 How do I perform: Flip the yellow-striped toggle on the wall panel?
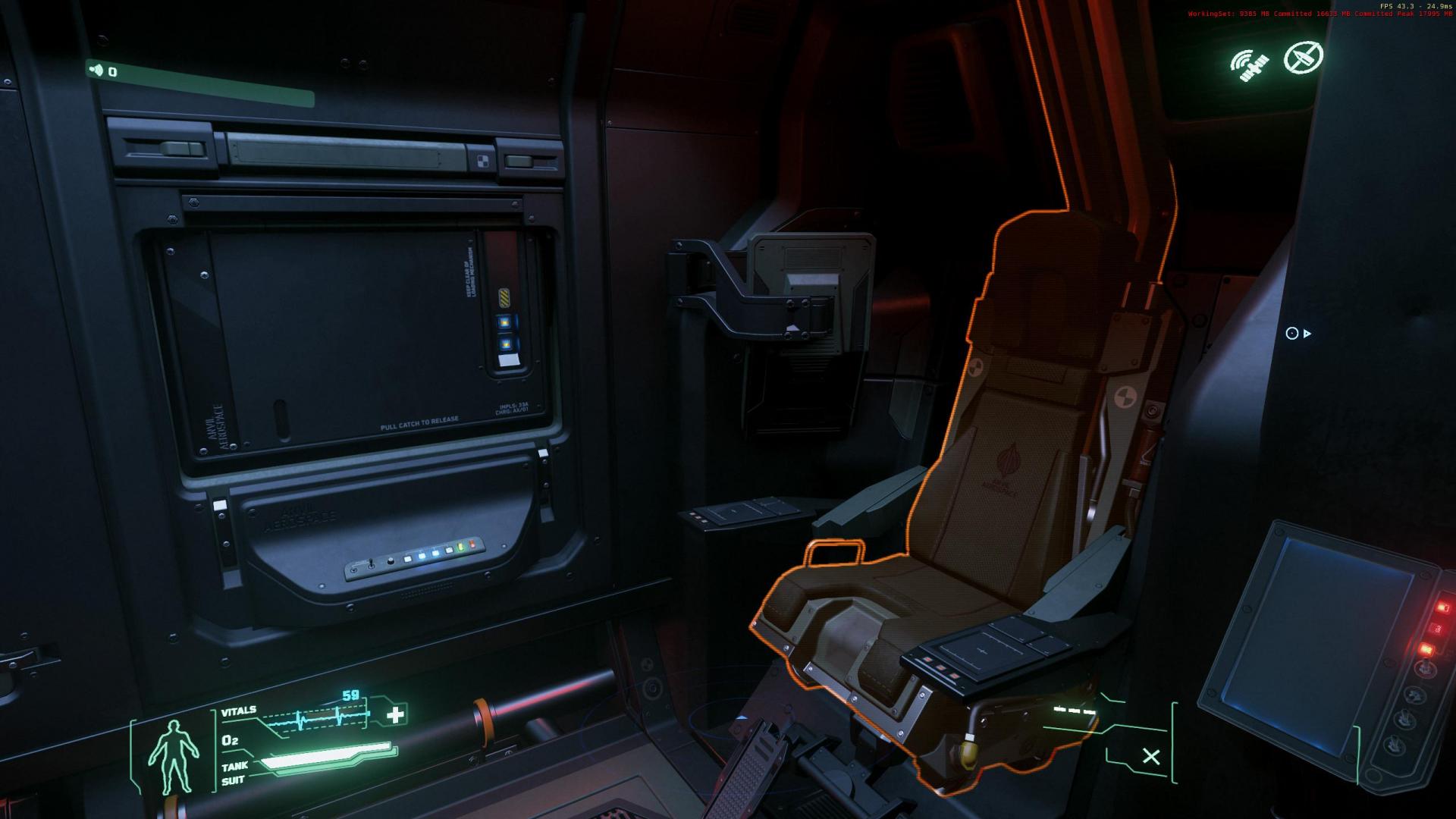pyautogui.click(x=504, y=297)
